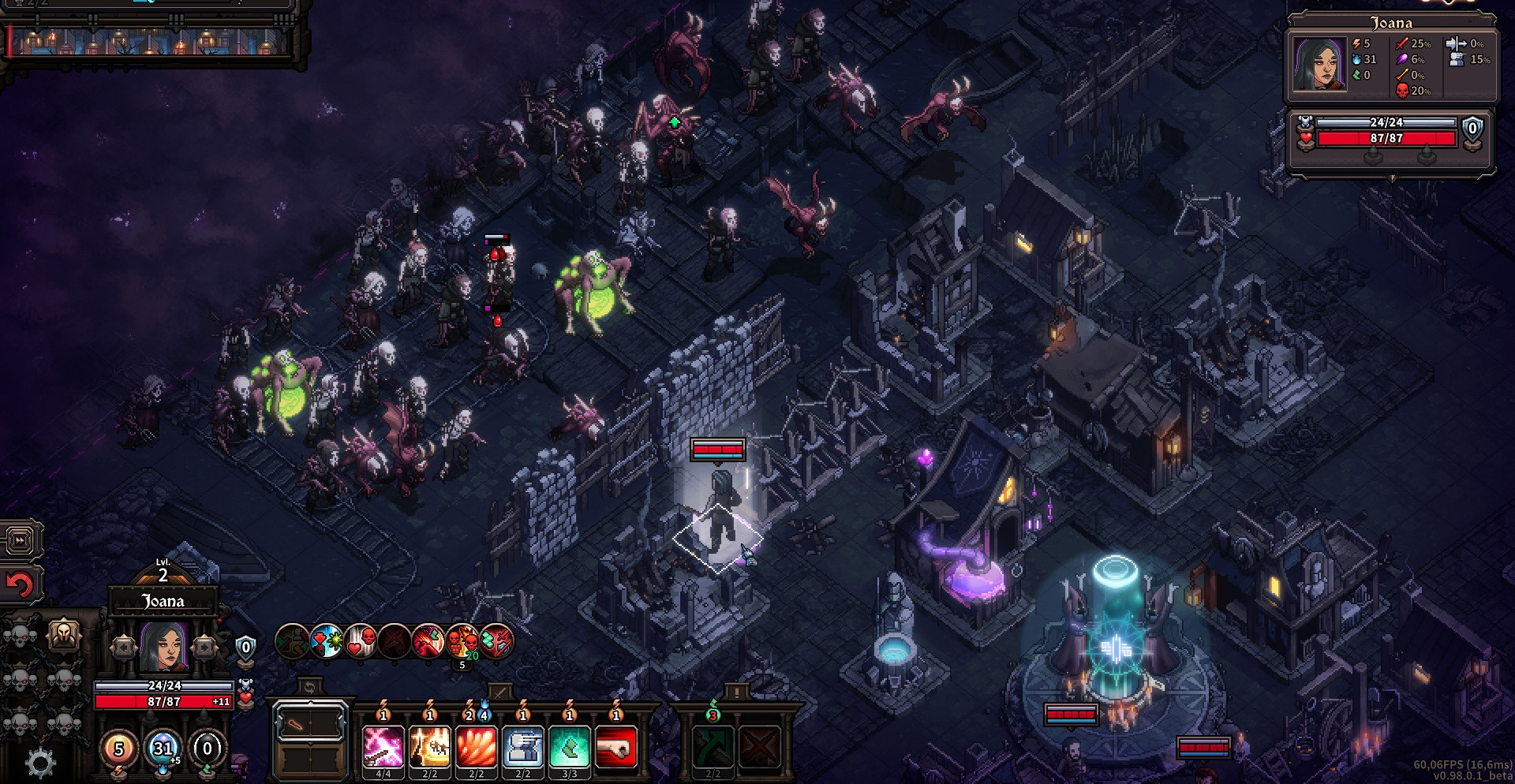
Task: Use the golden light burst skill
Action: coord(430,746)
